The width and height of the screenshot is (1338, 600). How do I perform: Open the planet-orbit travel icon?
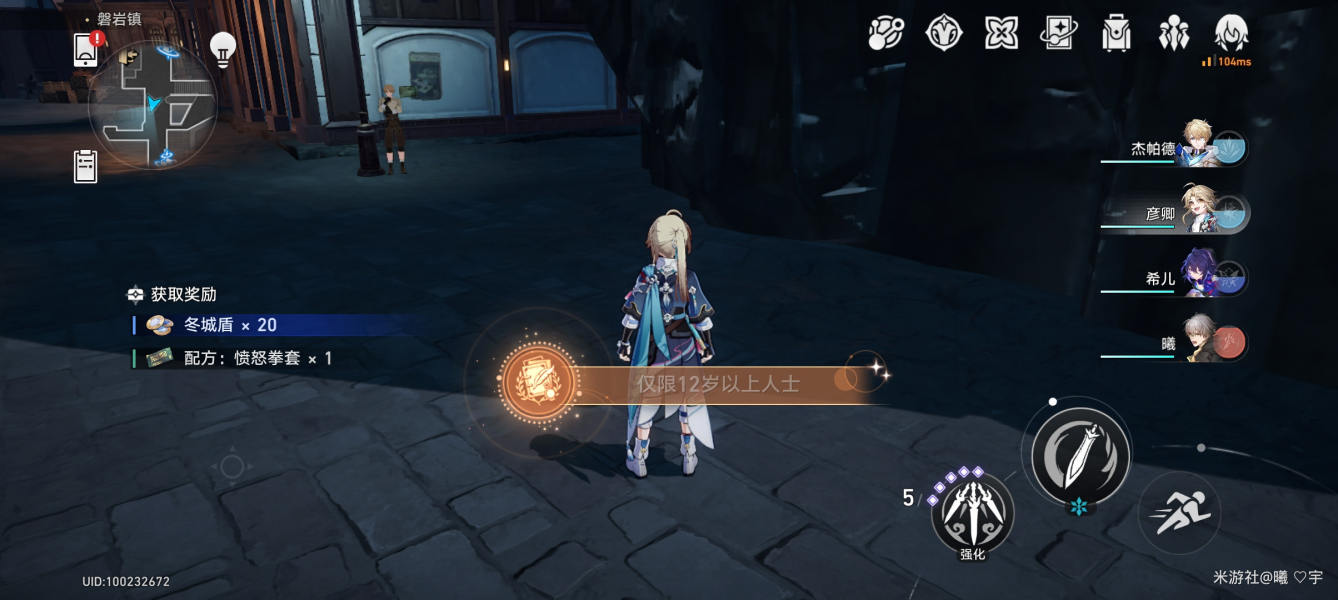886,33
